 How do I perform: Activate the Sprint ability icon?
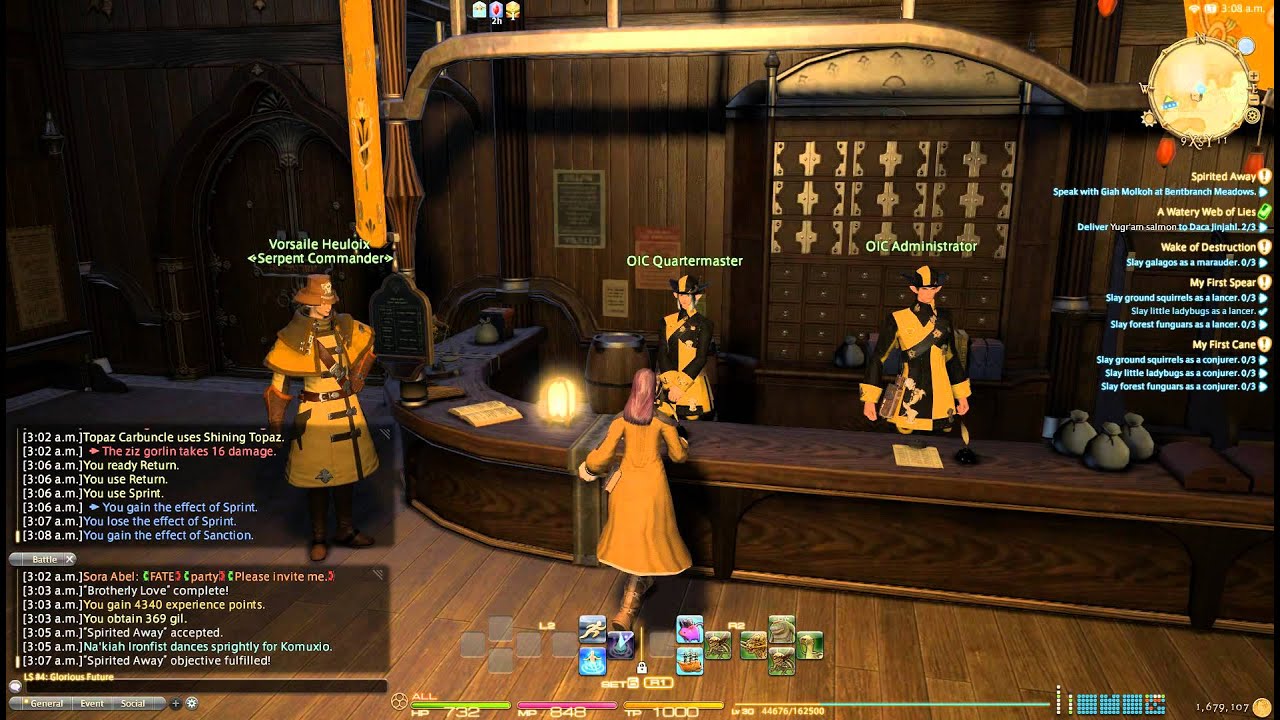(x=592, y=629)
